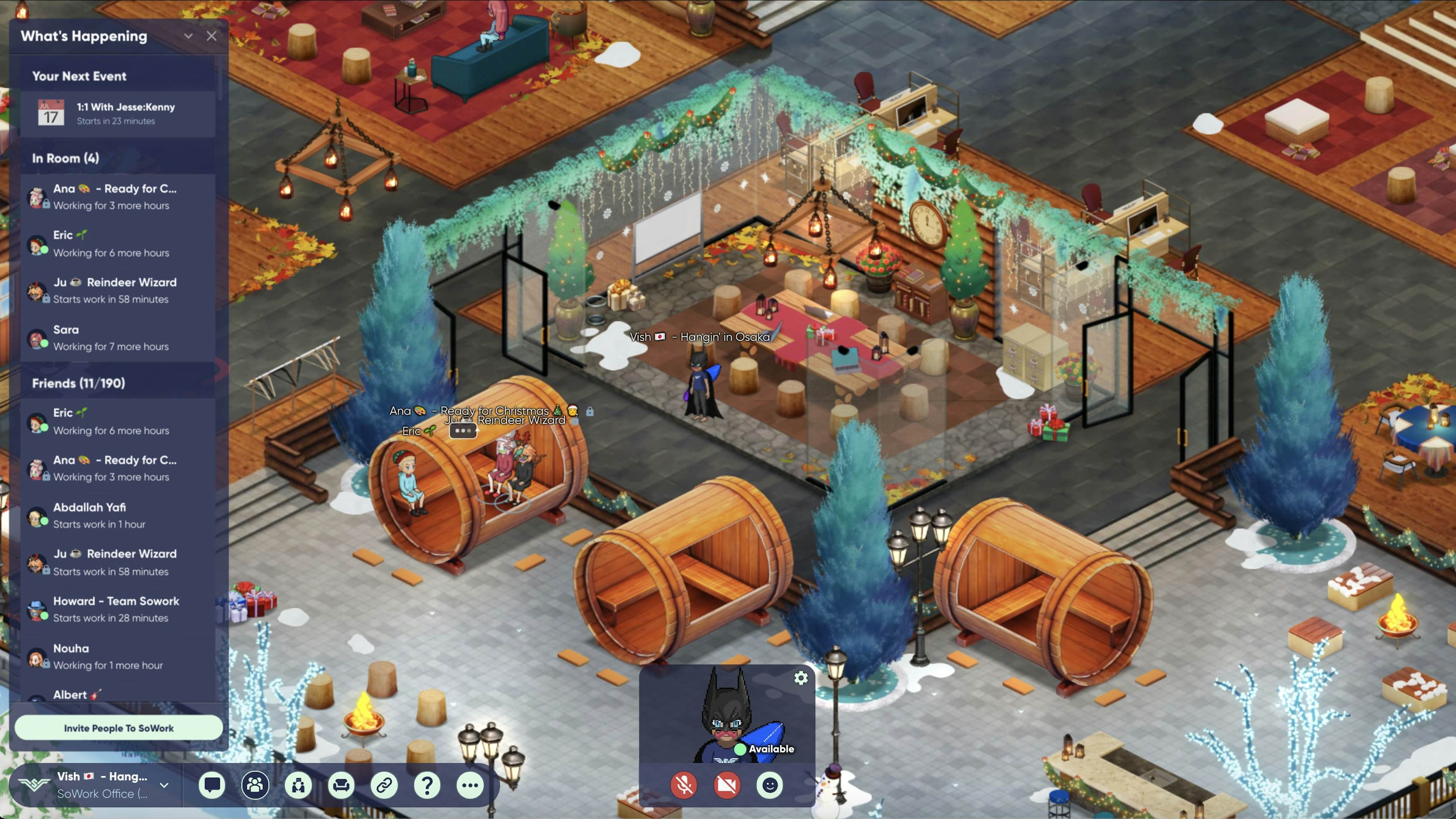Close the What's Happening panel
The height and width of the screenshot is (819, 1456).
212,36
